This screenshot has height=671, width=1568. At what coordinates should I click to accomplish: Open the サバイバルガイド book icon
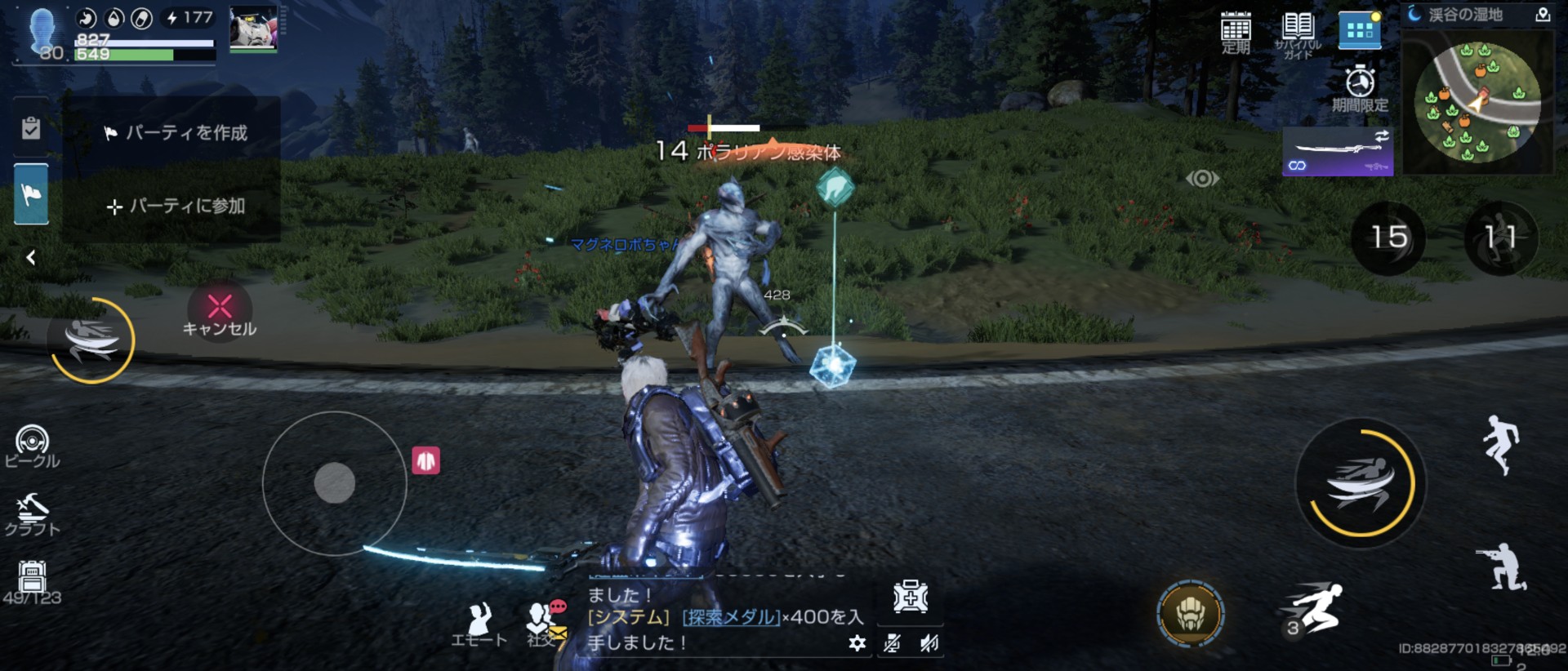coord(1297,33)
